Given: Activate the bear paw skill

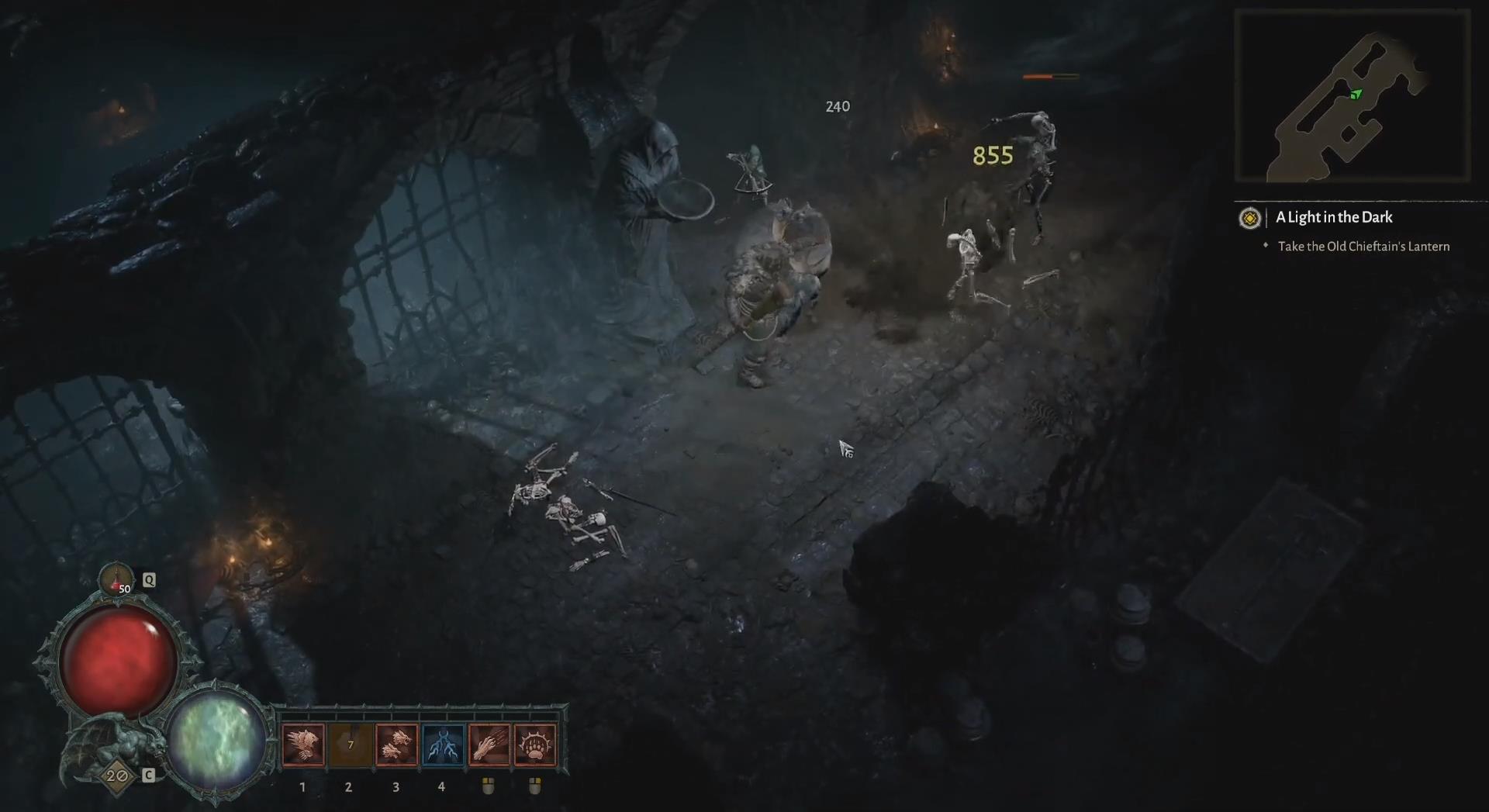Looking at the screenshot, I should pyautogui.click(x=535, y=745).
